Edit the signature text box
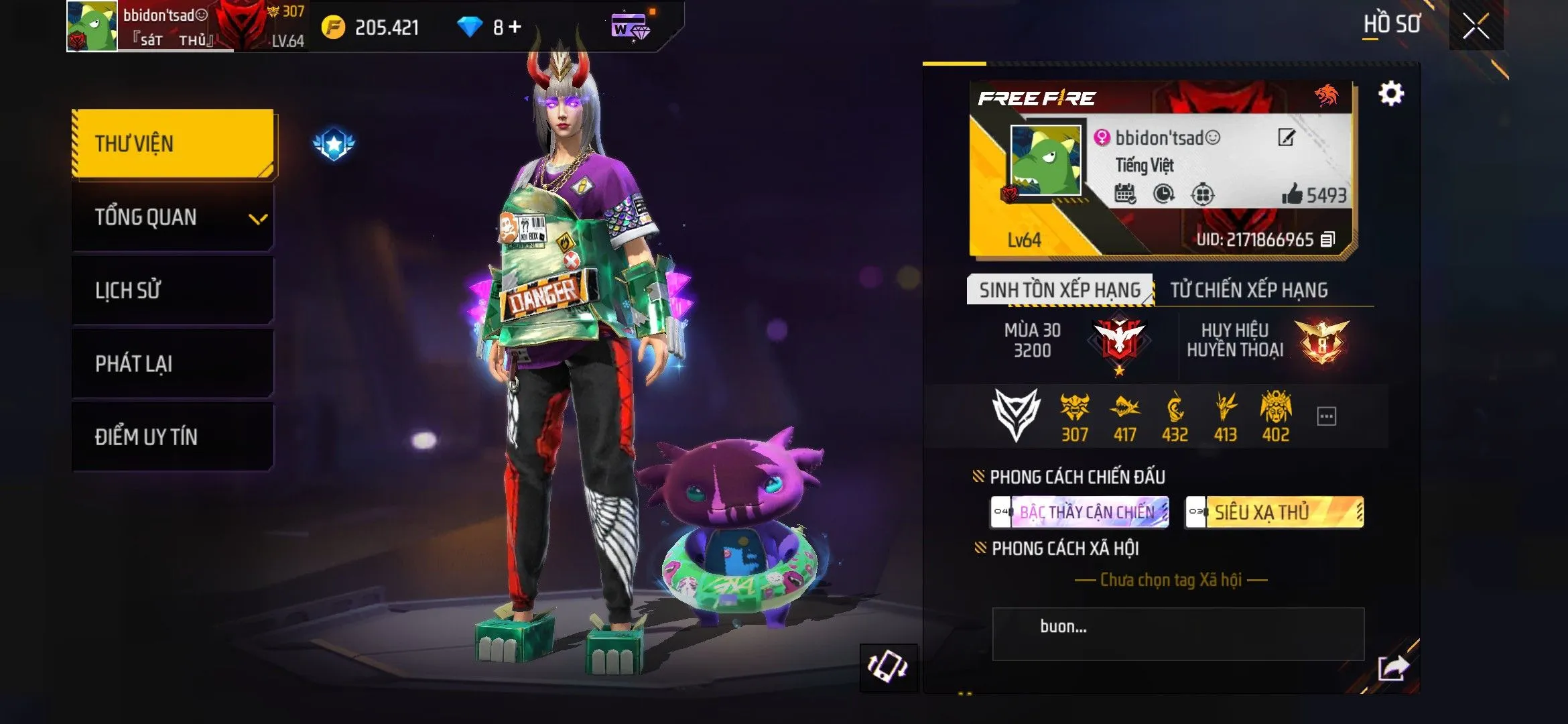This screenshot has height=724, width=1568. point(1177,633)
